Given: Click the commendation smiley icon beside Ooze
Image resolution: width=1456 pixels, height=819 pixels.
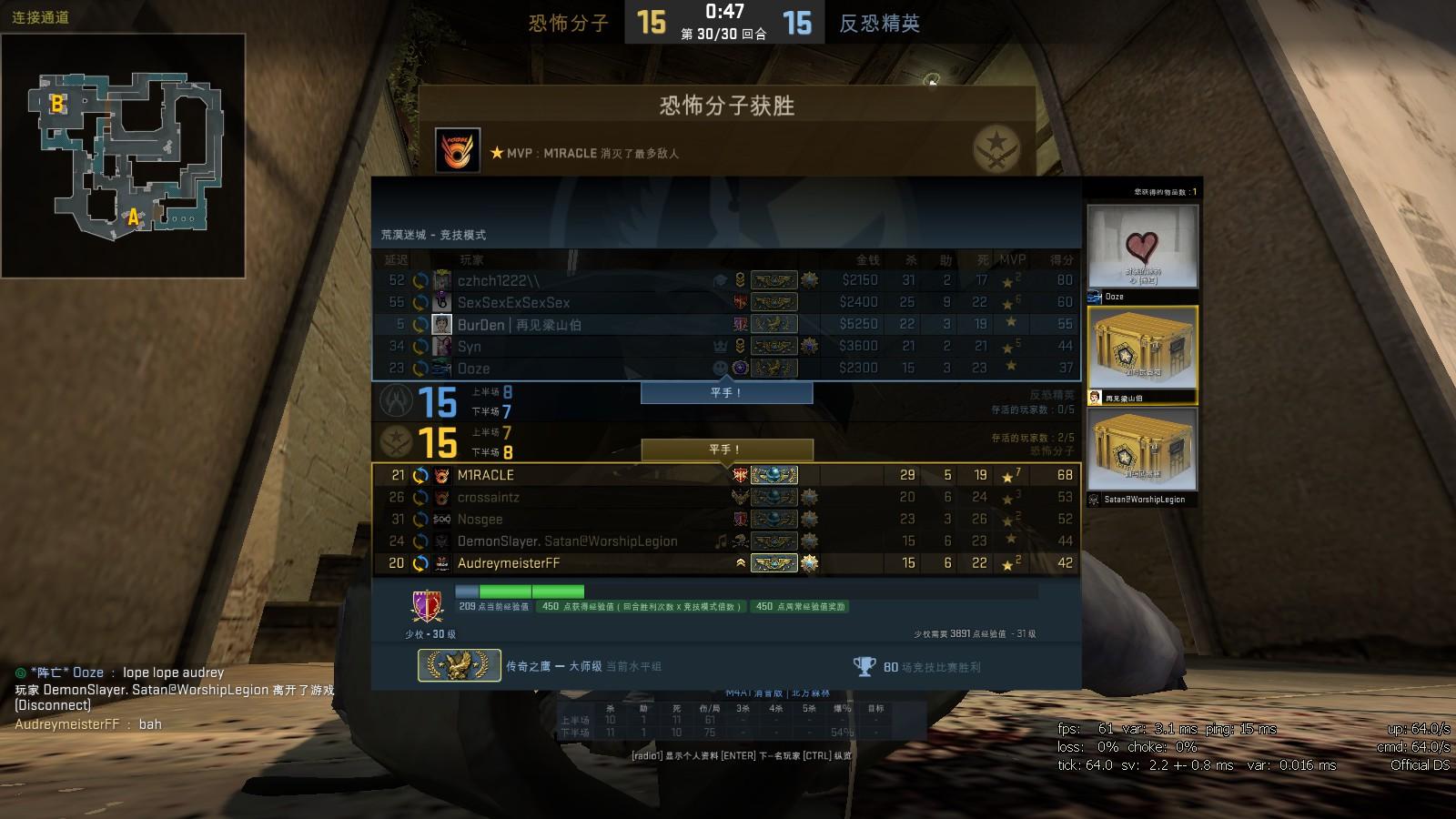Looking at the screenshot, I should coord(720,368).
